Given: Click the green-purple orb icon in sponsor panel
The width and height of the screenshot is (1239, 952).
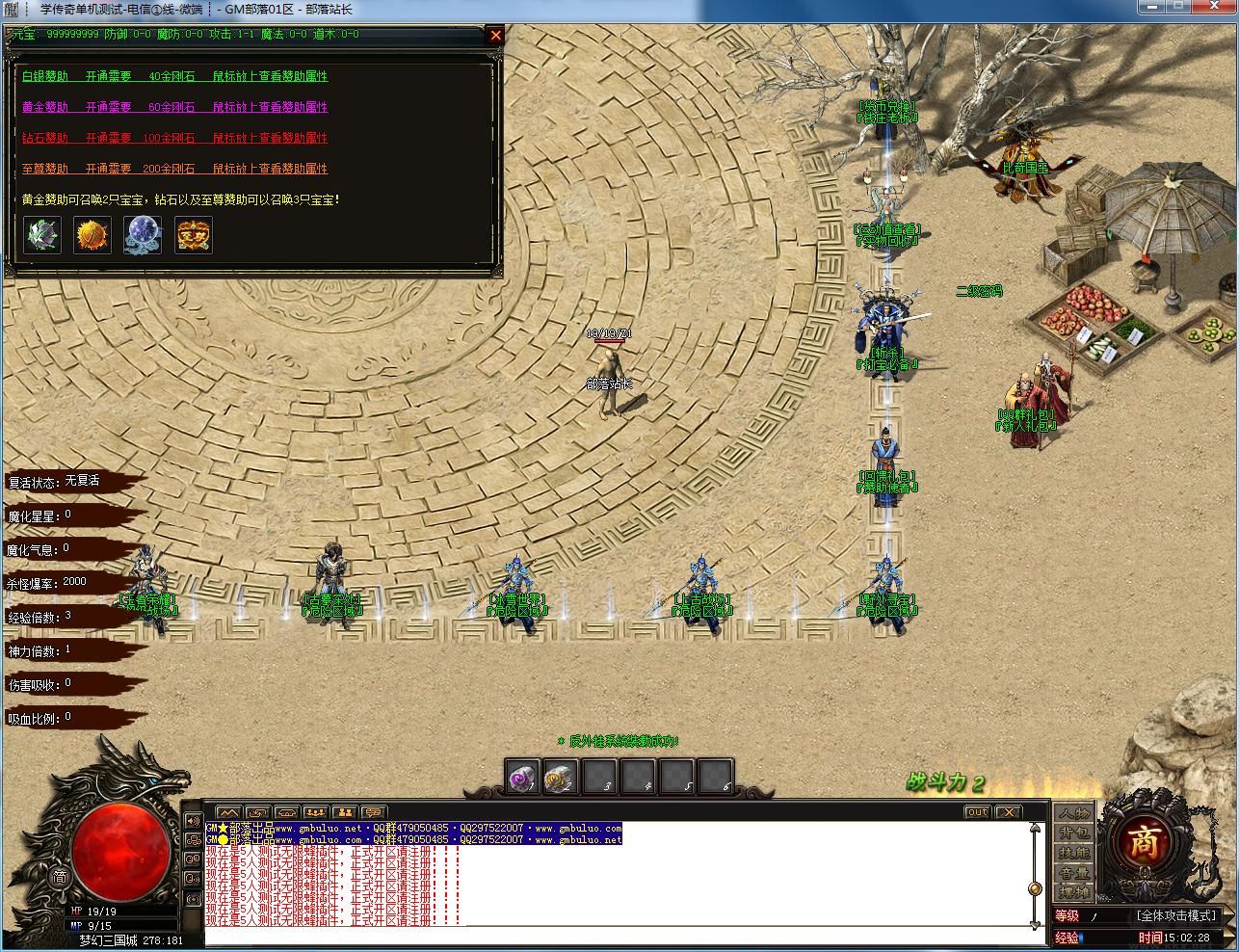Looking at the screenshot, I should coord(42,234).
